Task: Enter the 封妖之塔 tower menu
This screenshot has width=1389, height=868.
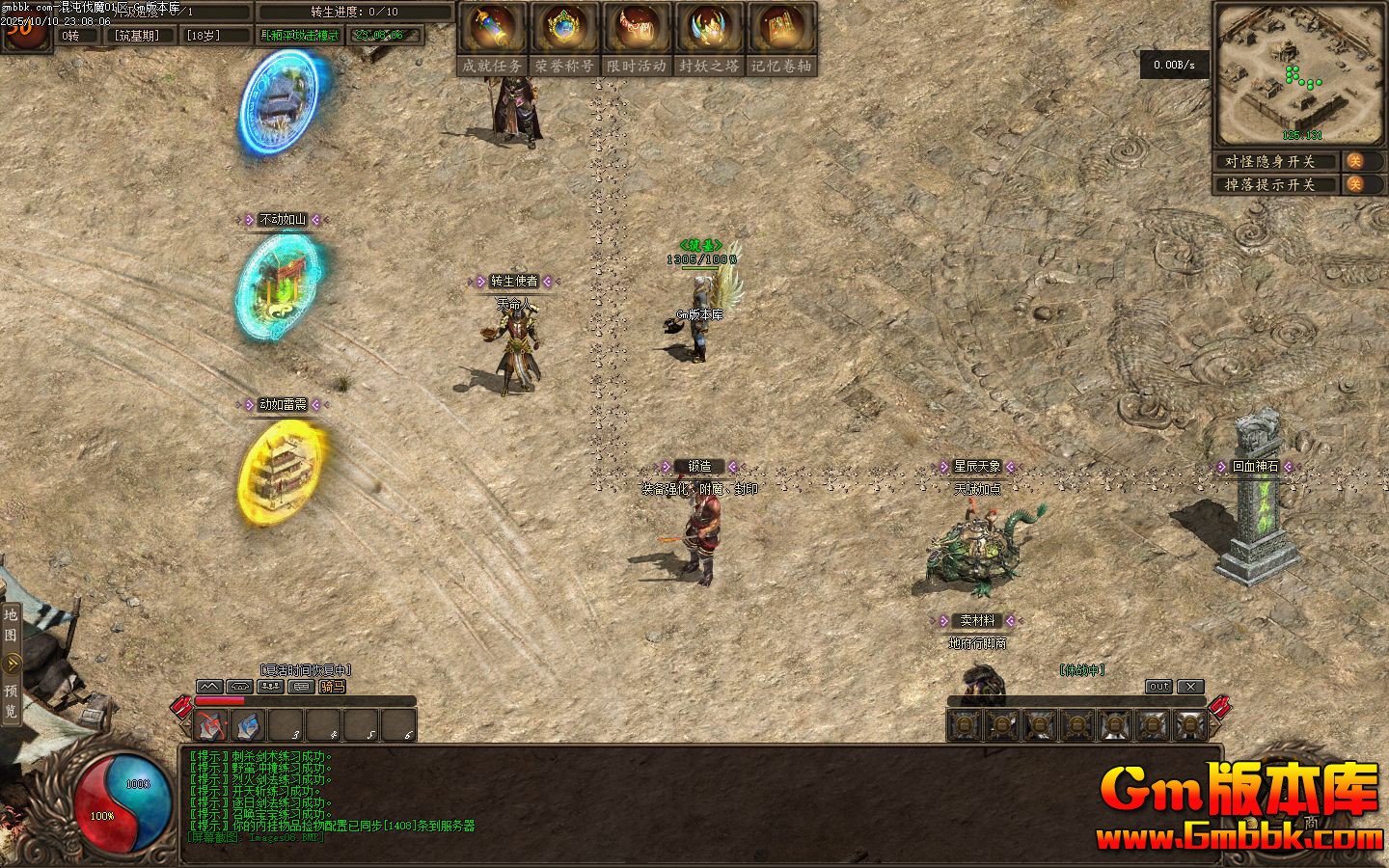Action: 709,40
